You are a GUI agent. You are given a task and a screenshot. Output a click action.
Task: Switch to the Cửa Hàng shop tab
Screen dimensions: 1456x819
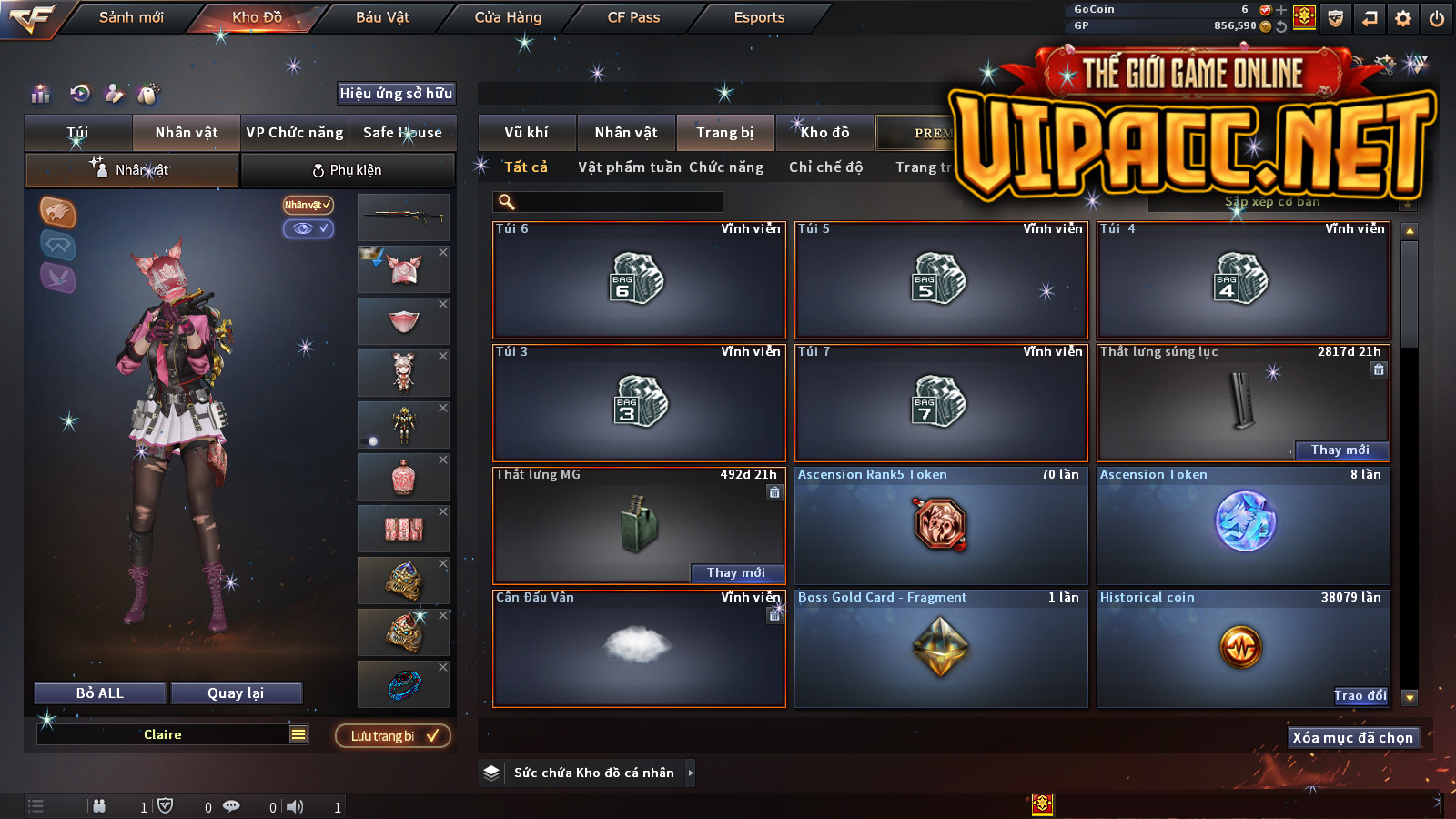click(508, 17)
